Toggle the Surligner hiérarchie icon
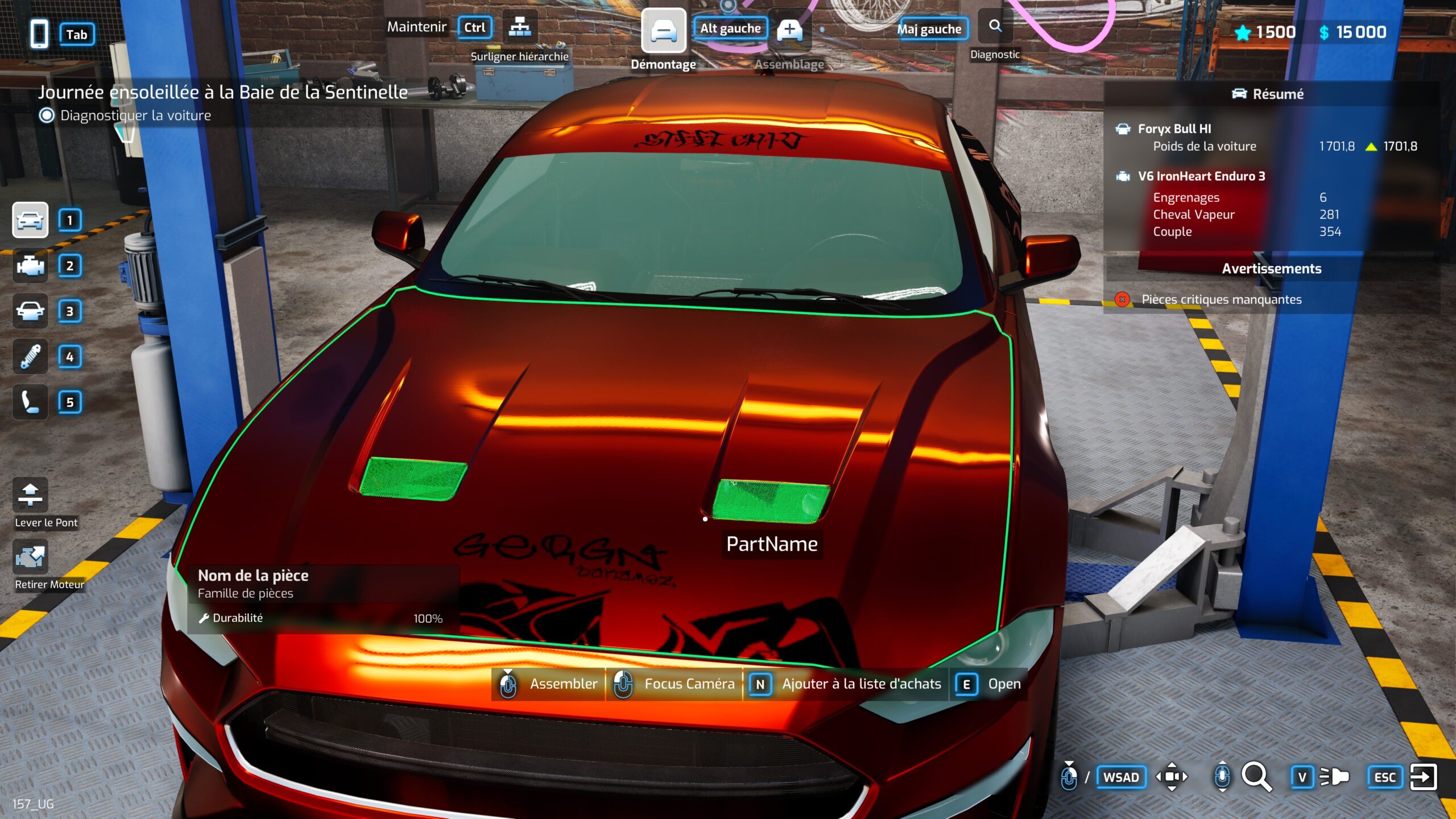Screen dimensions: 1456x819 pyautogui.click(x=519, y=27)
